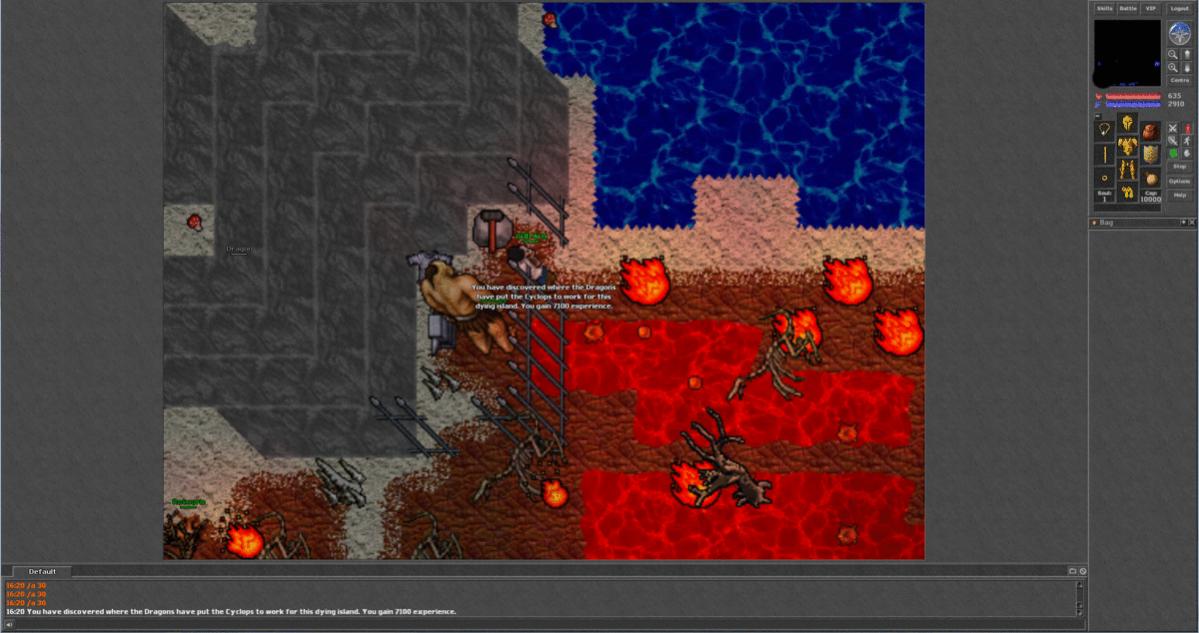This screenshot has width=1199, height=633.
Task: Close the Bag panel
Action: (1192, 222)
